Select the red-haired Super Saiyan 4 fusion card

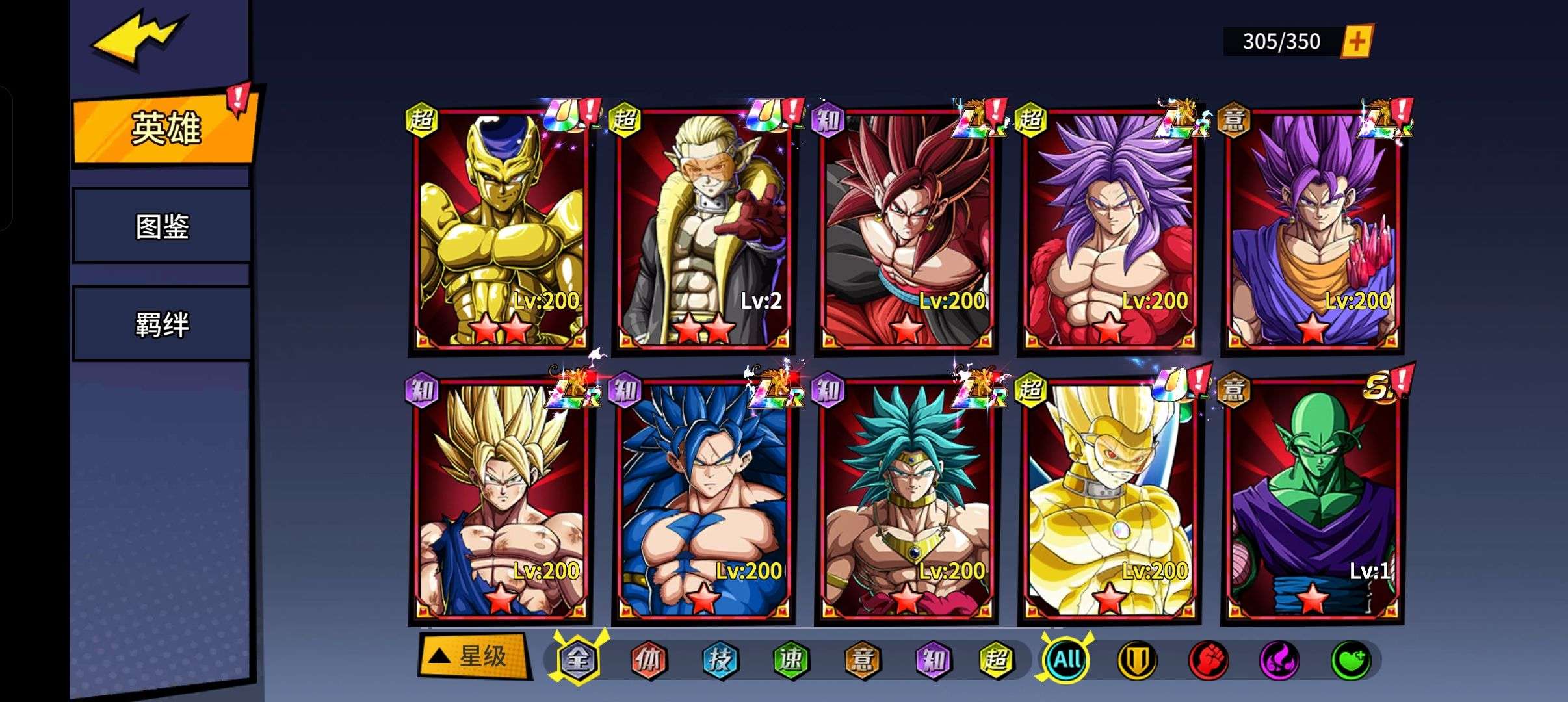coord(906,231)
